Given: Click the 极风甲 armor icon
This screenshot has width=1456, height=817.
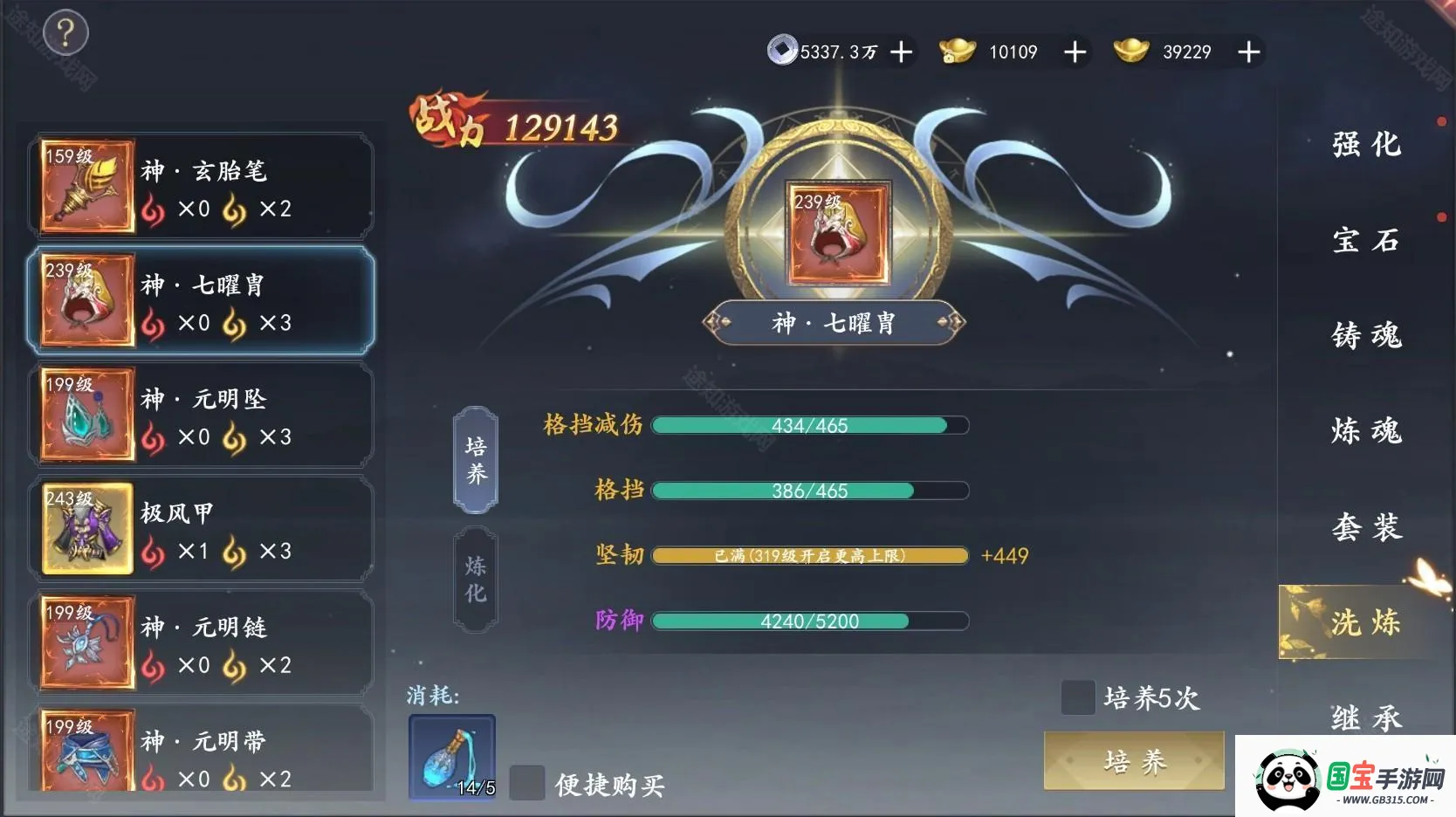Looking at the screenshot, I should (x=86, y=528).
